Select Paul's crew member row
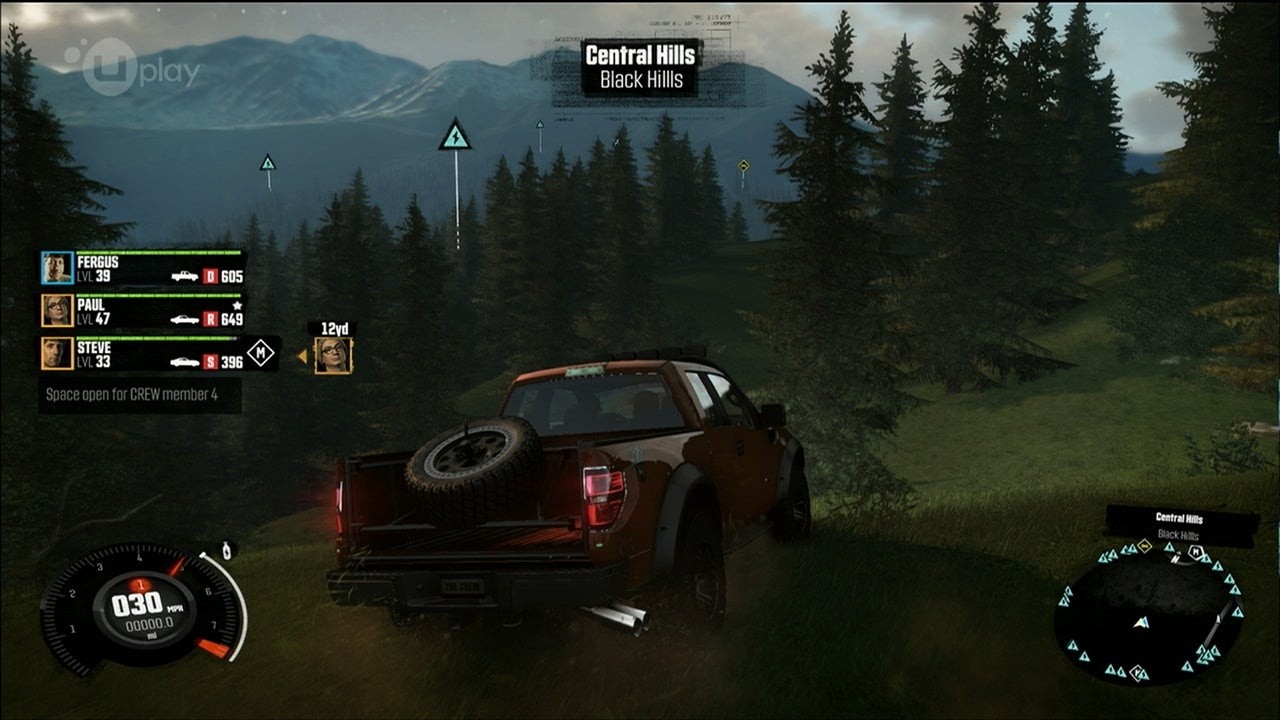This screenshot has width=1280, height=720. [x=142, y=311]
